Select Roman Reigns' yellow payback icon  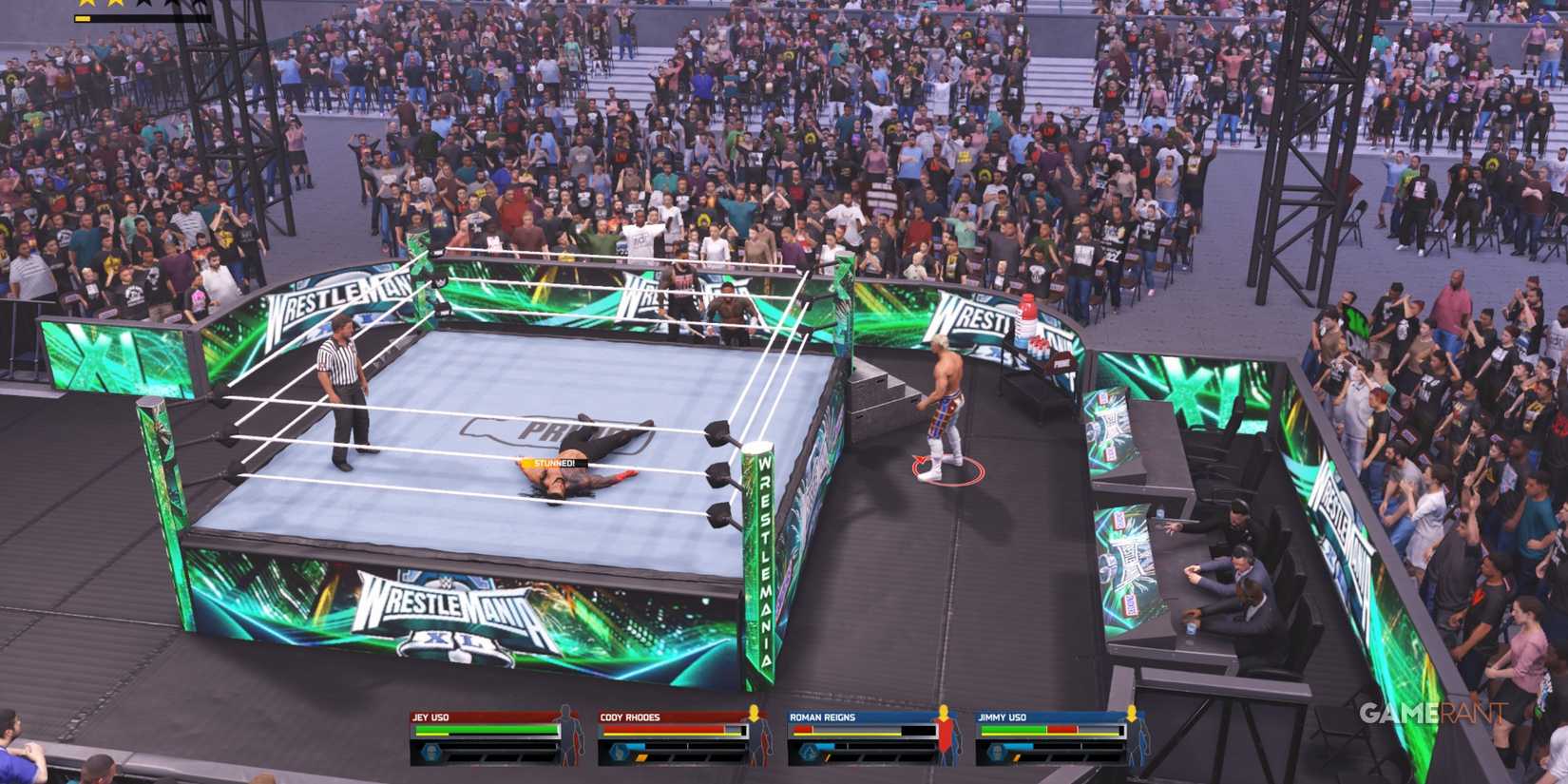(x=827, y=759)
